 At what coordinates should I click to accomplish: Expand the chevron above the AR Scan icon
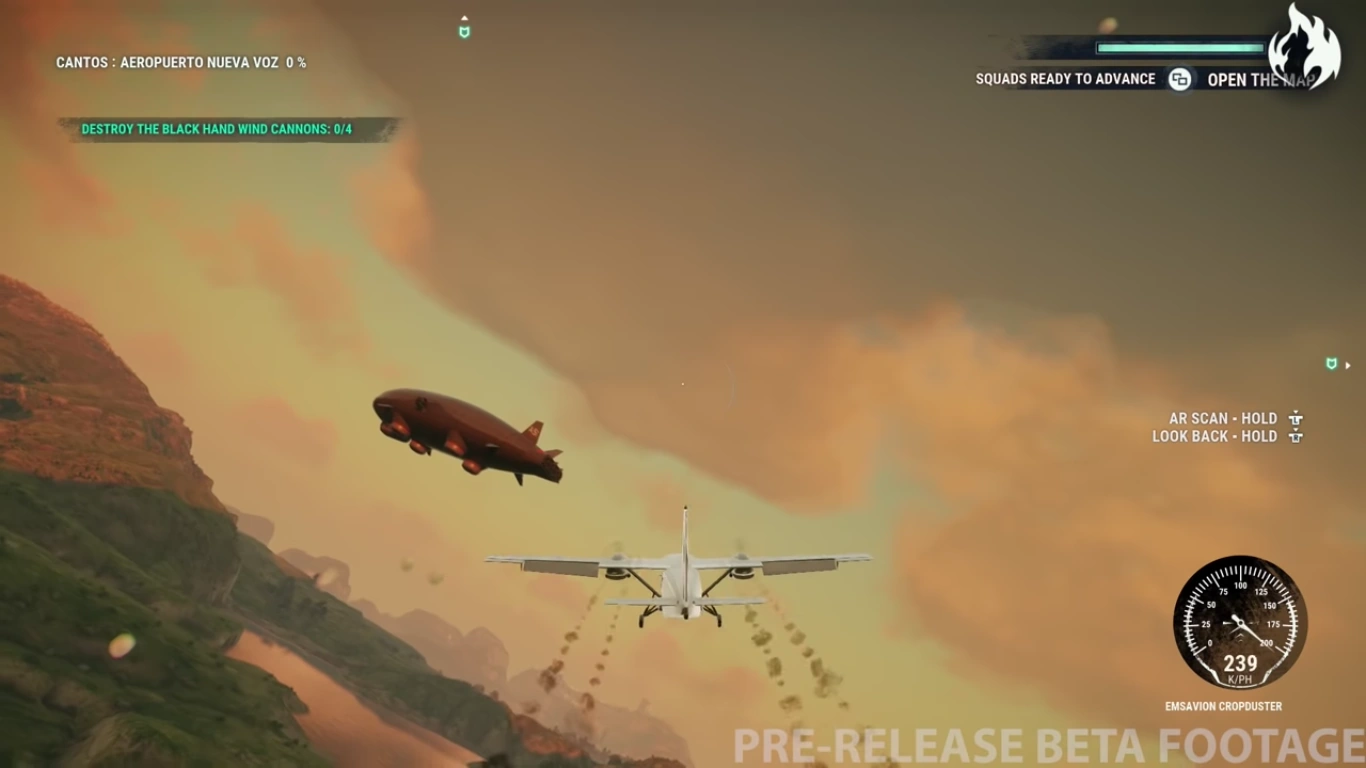[x=1296, y=410]
